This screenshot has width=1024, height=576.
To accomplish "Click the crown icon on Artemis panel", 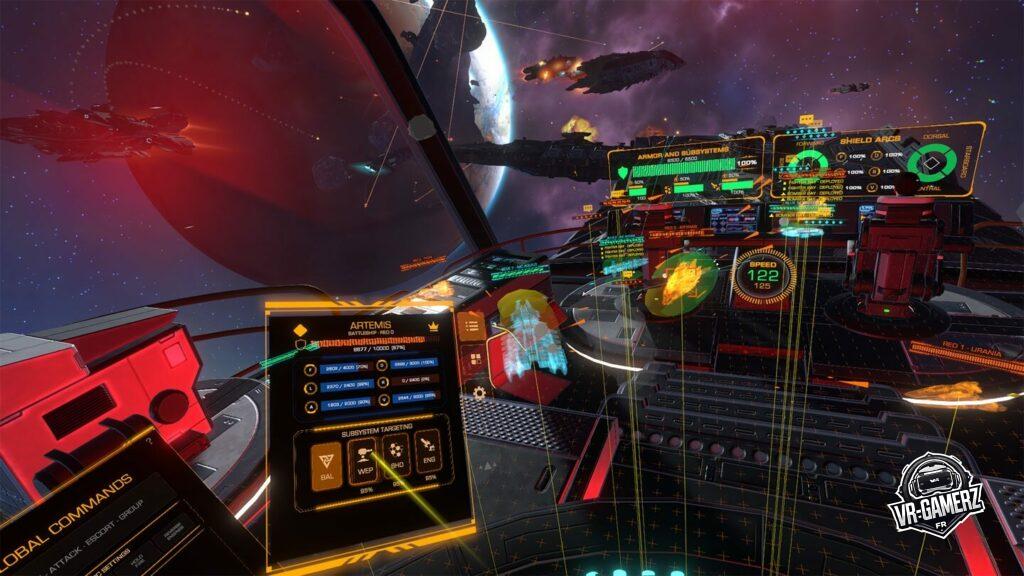I will 433,327.
